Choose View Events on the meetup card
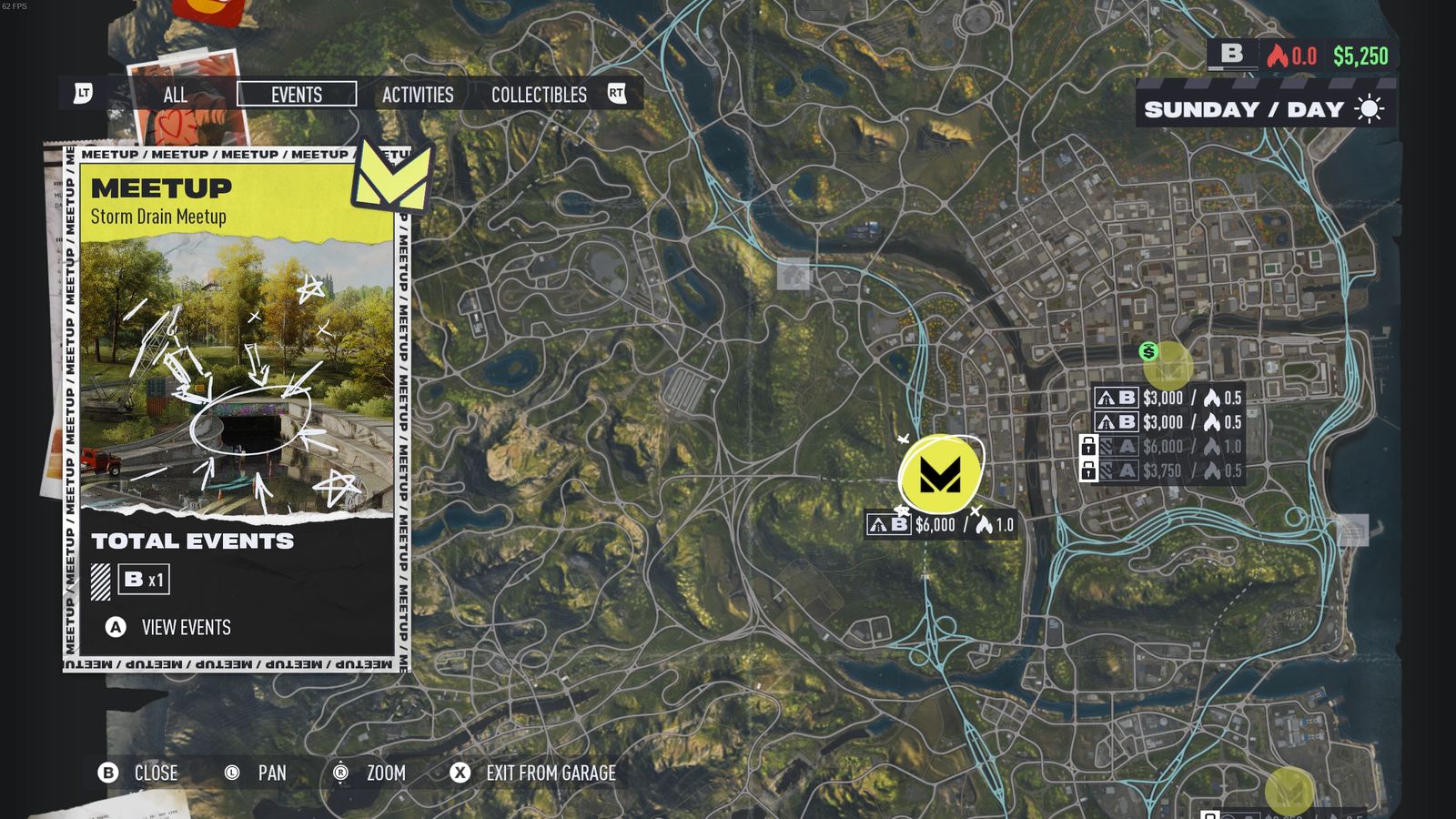1456x819 pixels. coord(186,627)
